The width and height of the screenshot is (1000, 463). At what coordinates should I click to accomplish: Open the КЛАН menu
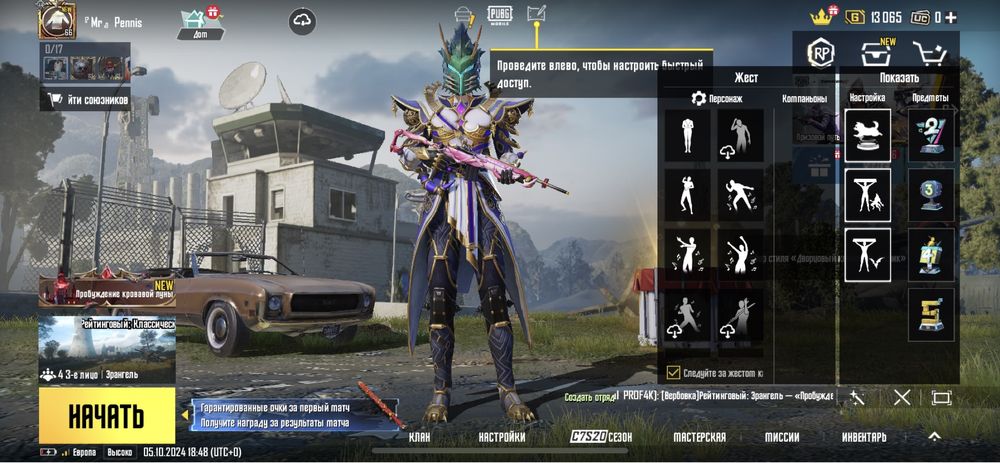(421, 437)
